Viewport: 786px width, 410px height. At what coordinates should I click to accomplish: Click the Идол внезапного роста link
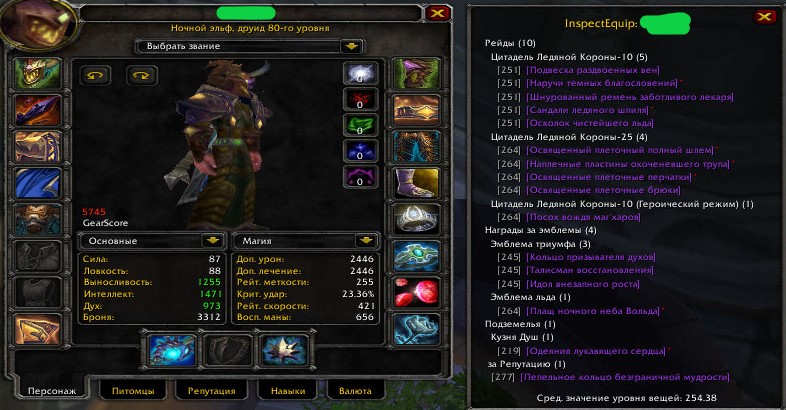point(583,284)
